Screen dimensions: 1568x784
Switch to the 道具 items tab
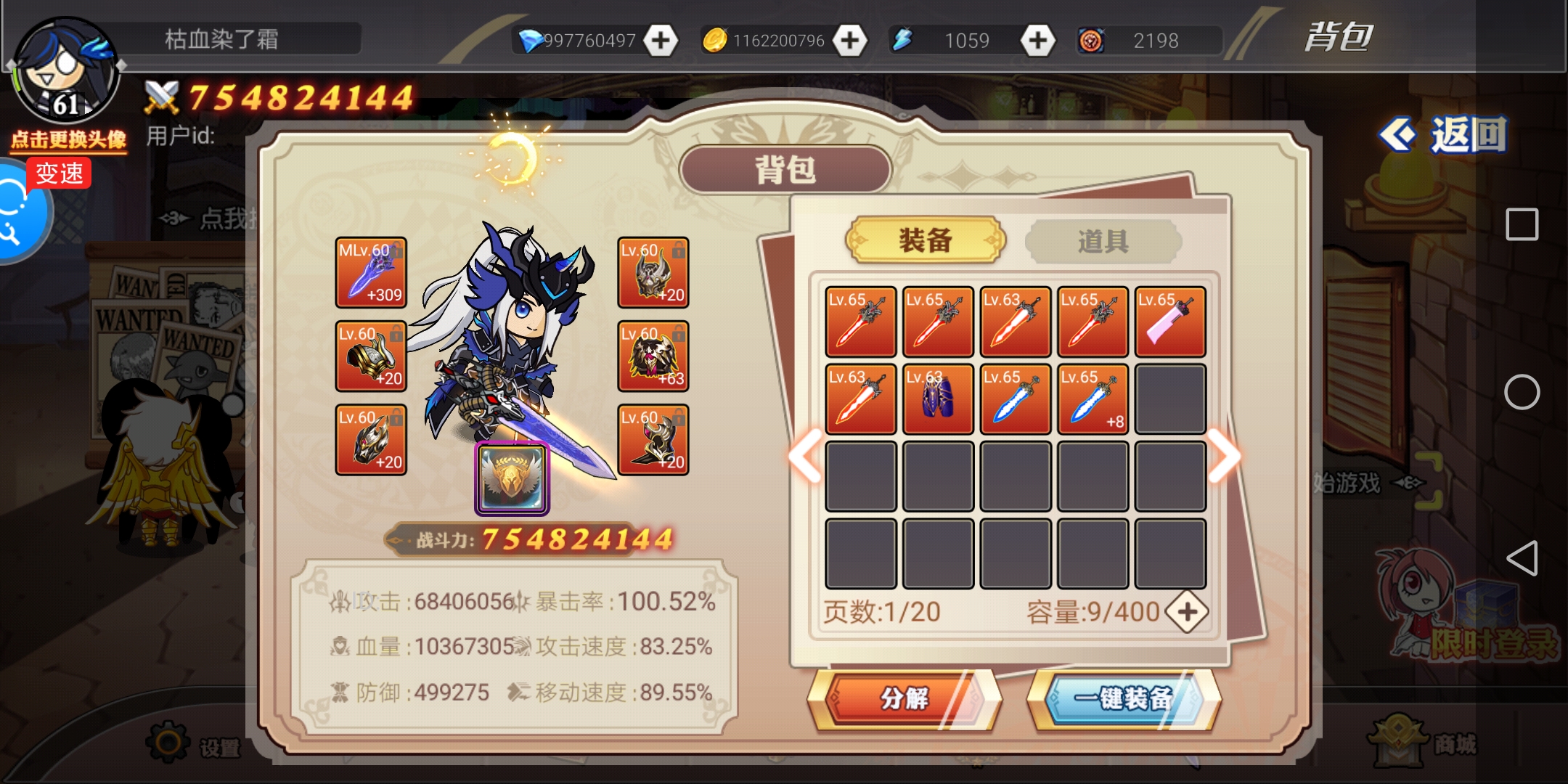[1103, 241]
